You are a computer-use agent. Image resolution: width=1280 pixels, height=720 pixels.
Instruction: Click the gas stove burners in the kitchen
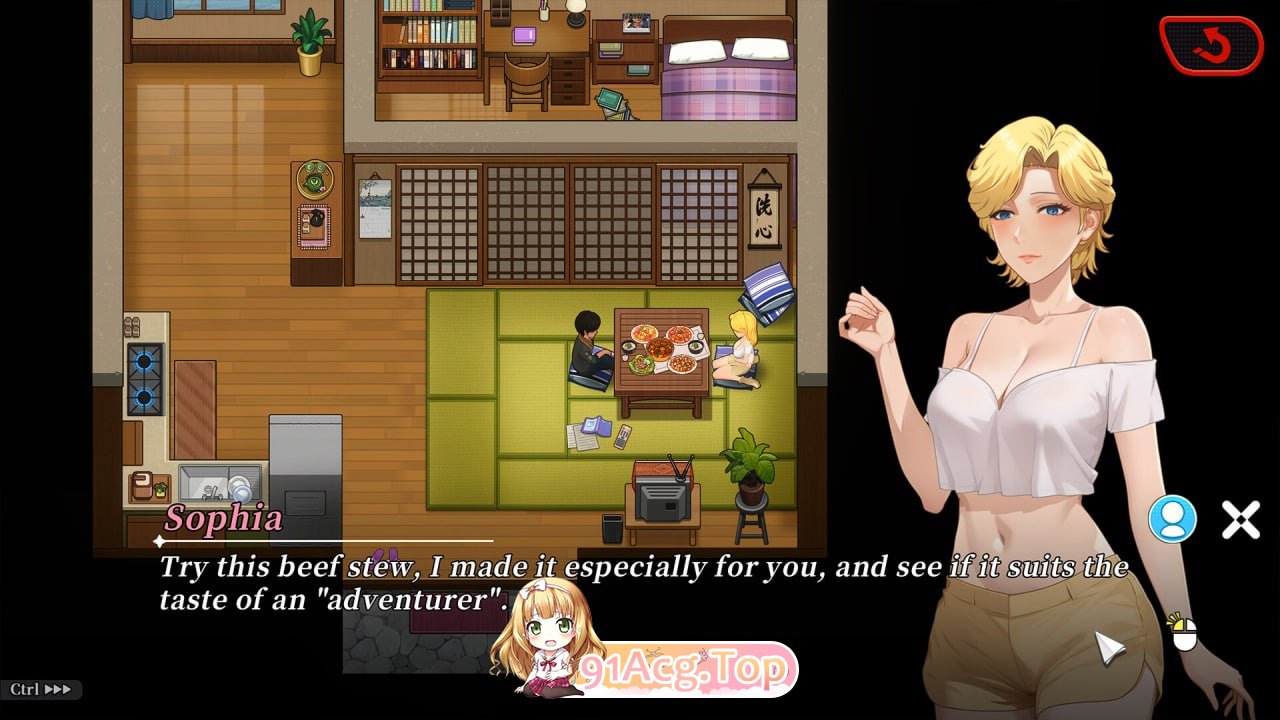tap(143, 380)
